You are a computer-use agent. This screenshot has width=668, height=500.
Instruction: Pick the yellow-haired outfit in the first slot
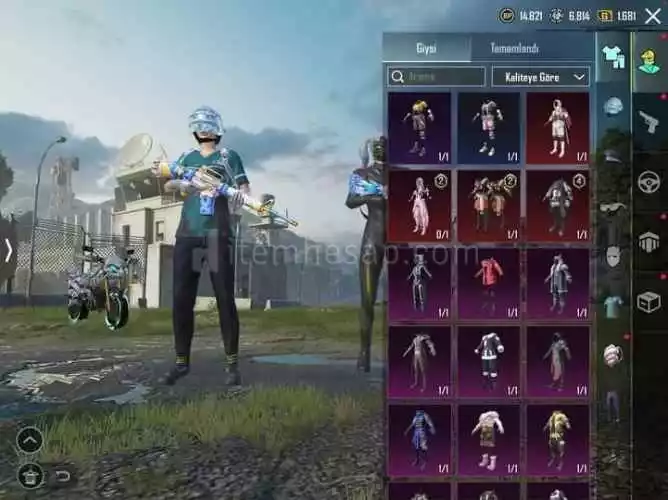(419, 127)
